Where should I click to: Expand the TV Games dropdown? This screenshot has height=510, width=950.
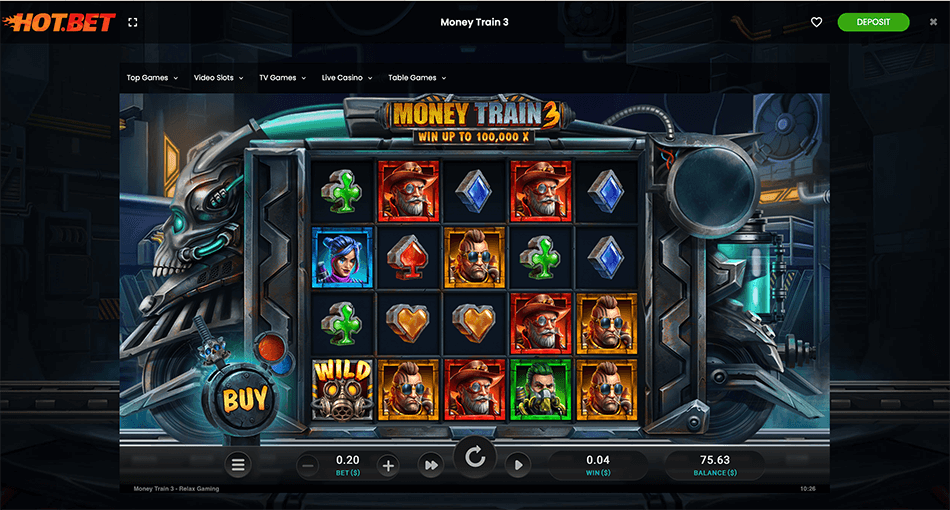(x=282, y=78)
